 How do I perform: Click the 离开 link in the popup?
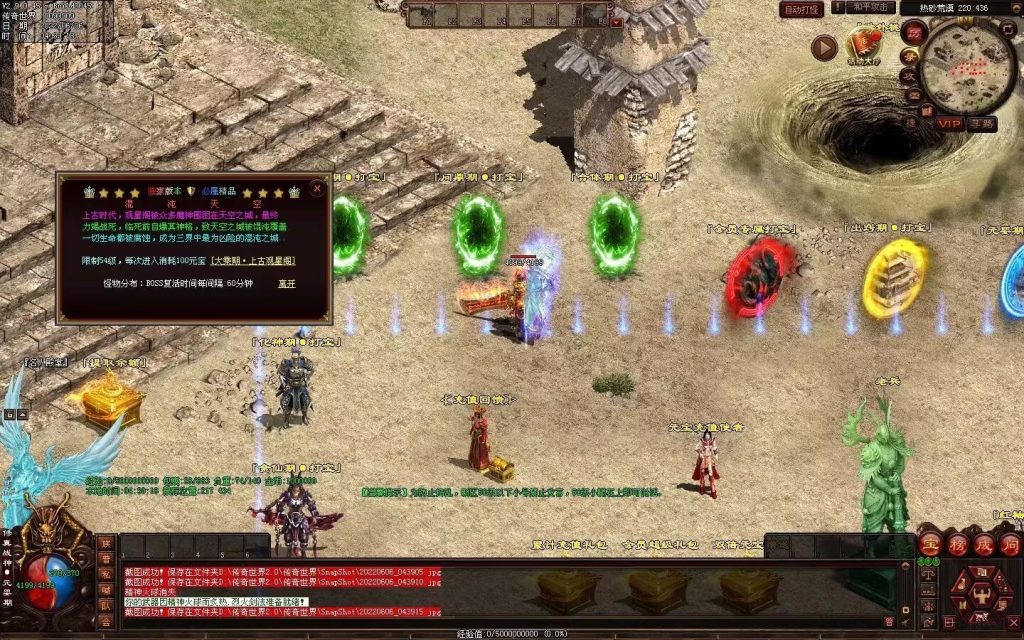[287, 284]
